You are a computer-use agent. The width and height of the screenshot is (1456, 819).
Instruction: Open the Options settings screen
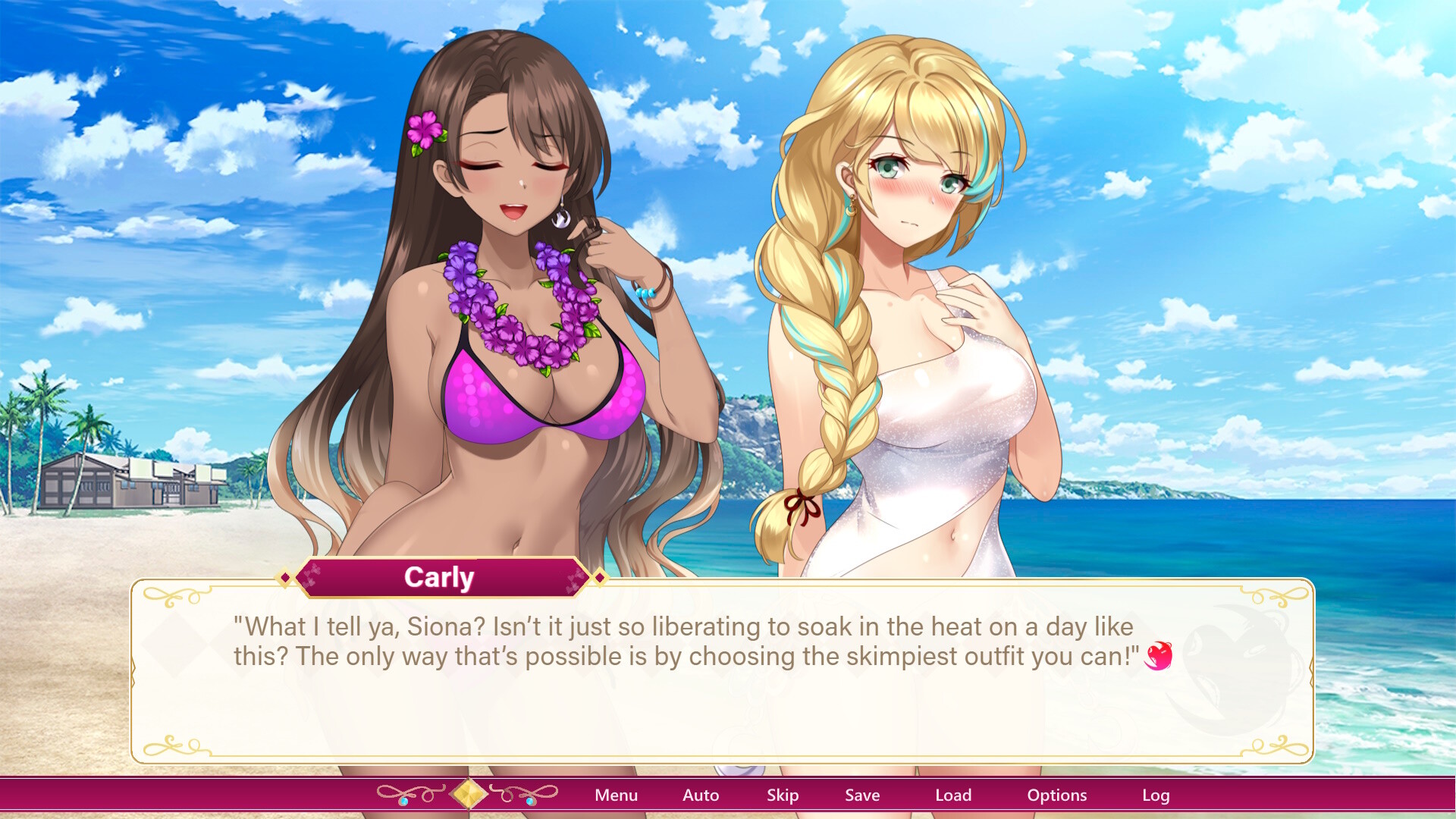pyautogui.click(x=1057, y=795)
